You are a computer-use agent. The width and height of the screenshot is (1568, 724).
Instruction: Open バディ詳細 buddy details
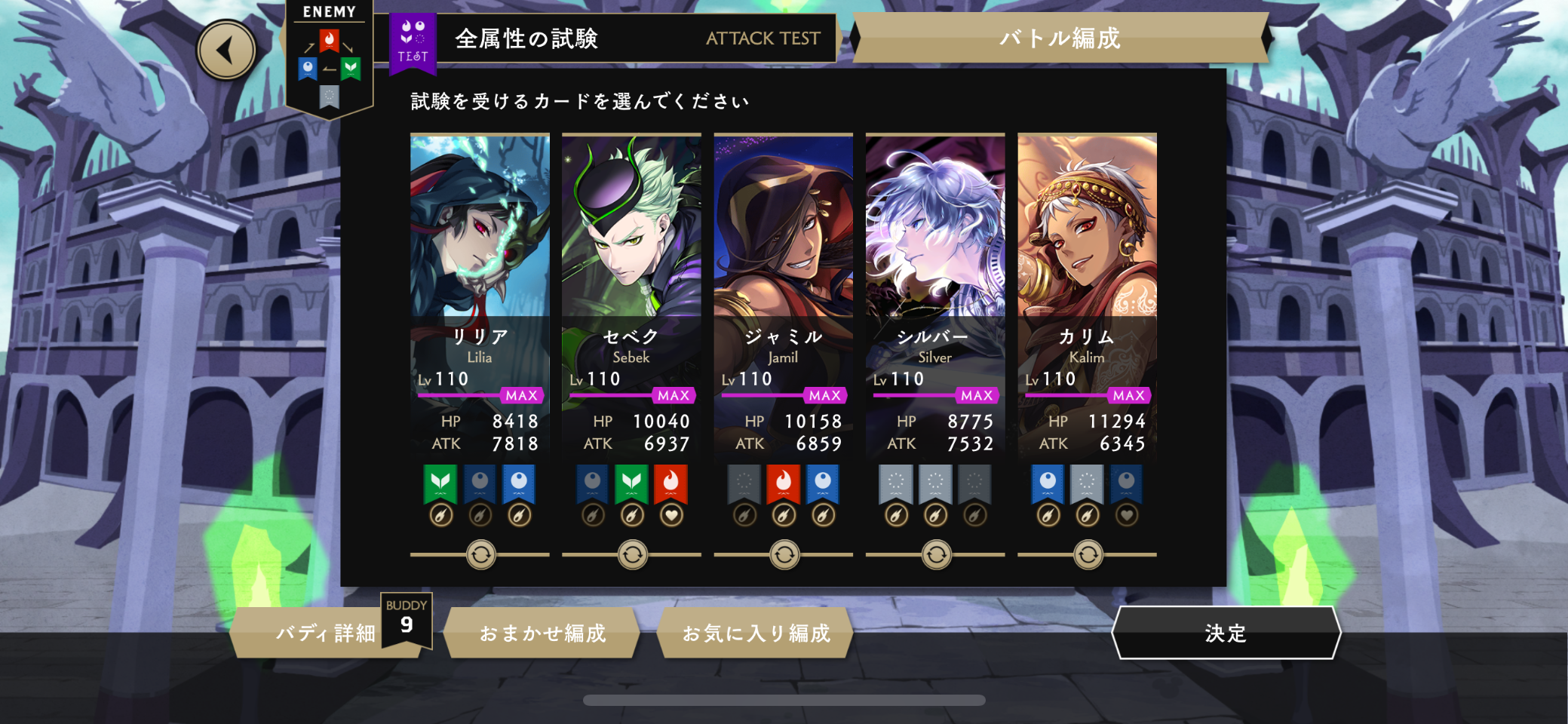(x=325, y=633)
